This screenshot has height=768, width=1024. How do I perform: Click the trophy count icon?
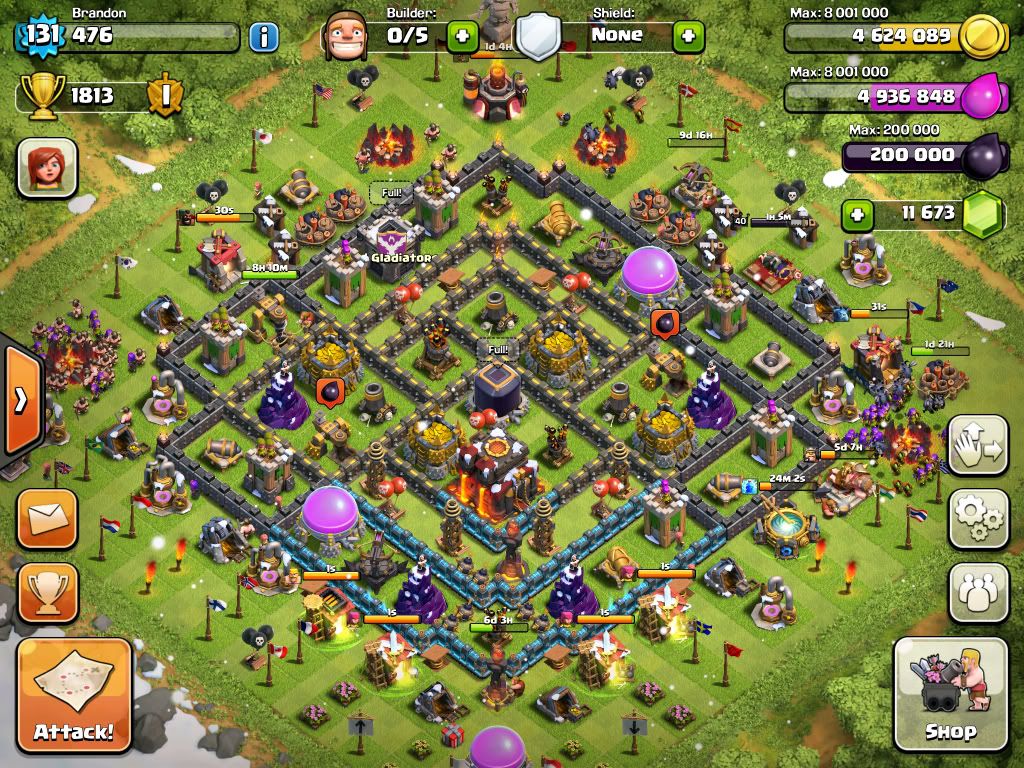click(x=41, y=94)
